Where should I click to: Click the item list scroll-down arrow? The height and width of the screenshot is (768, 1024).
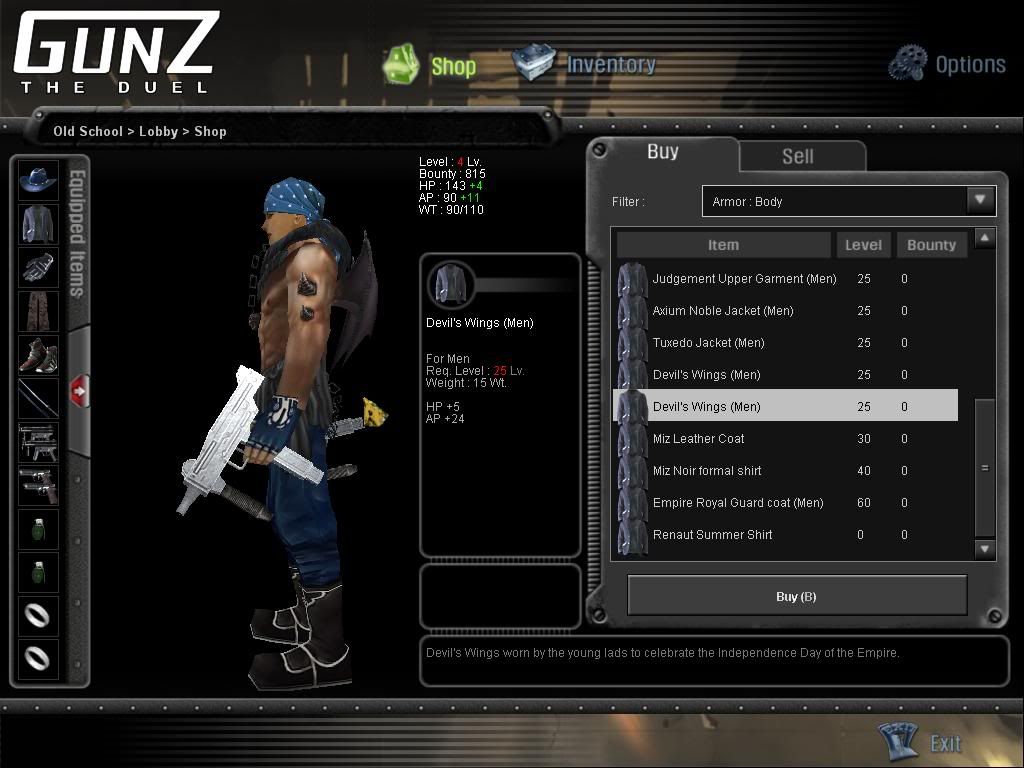985,549
